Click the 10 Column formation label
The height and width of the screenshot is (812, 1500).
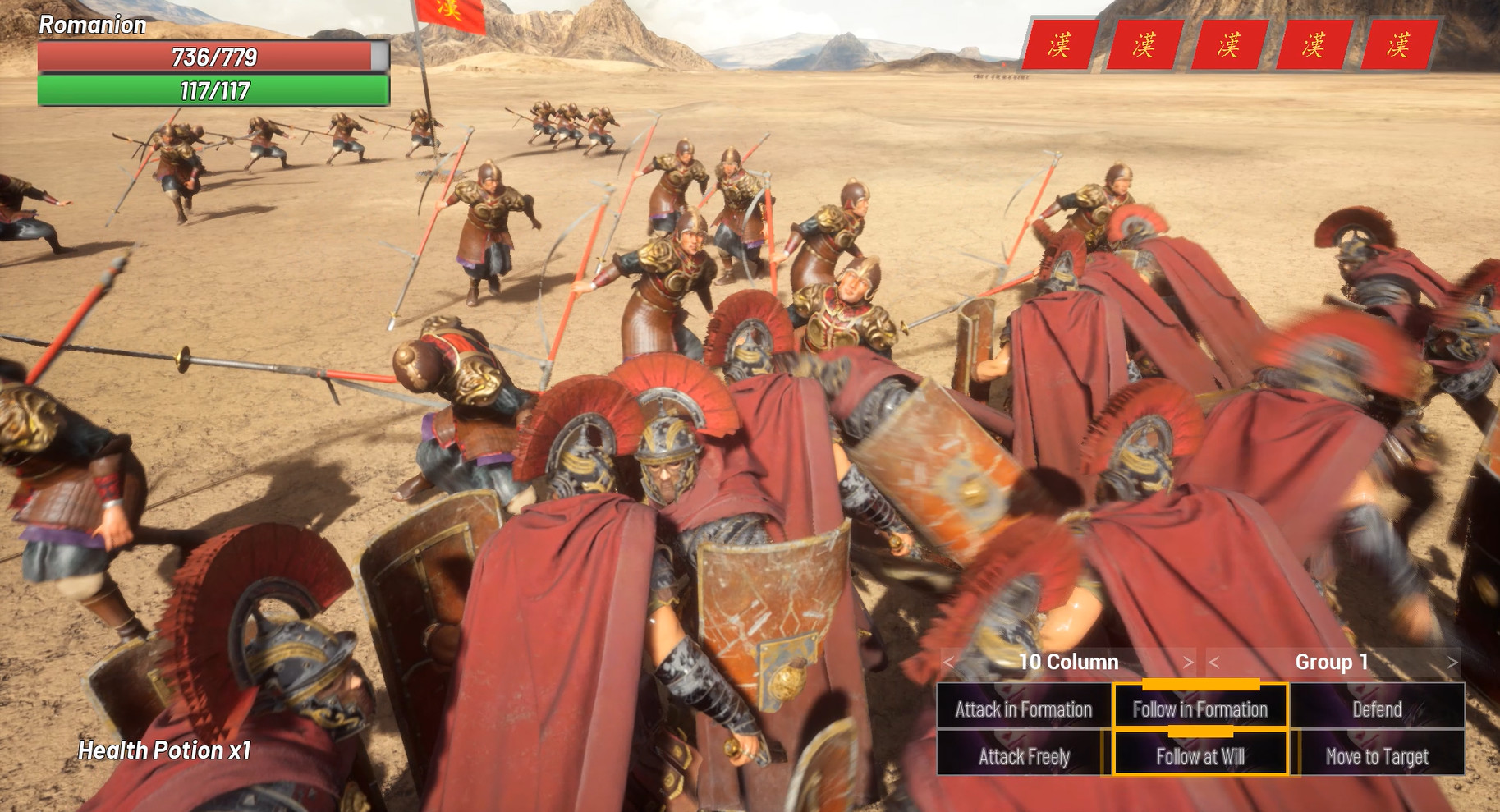1070,662
